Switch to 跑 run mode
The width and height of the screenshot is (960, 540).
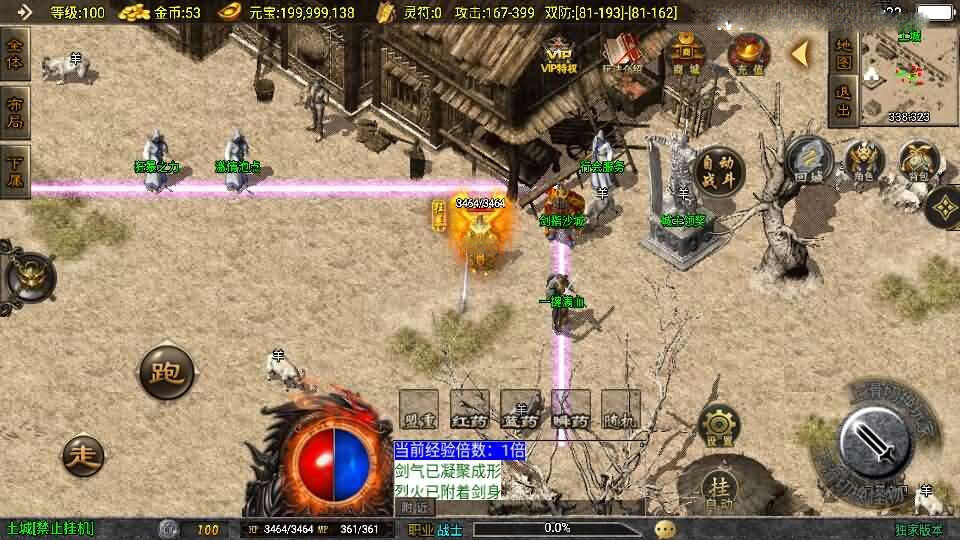coord(166,374)
